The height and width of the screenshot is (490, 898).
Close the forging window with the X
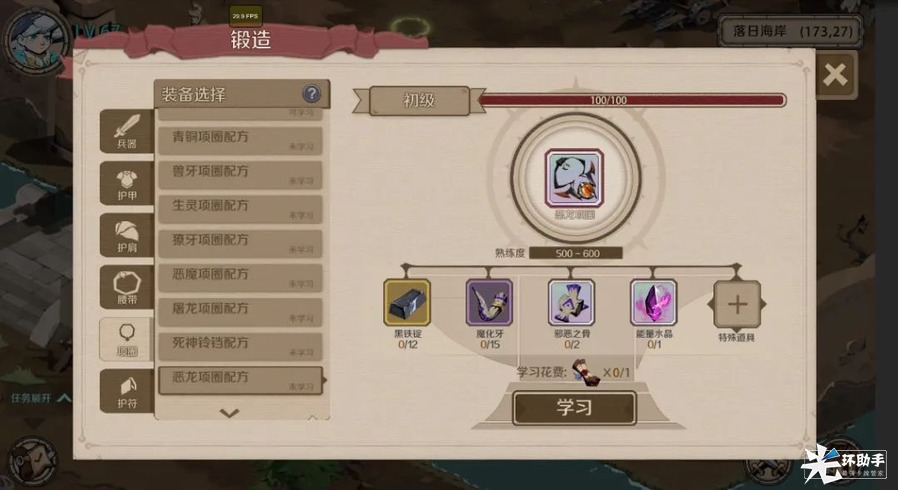[x=835, y=74]
